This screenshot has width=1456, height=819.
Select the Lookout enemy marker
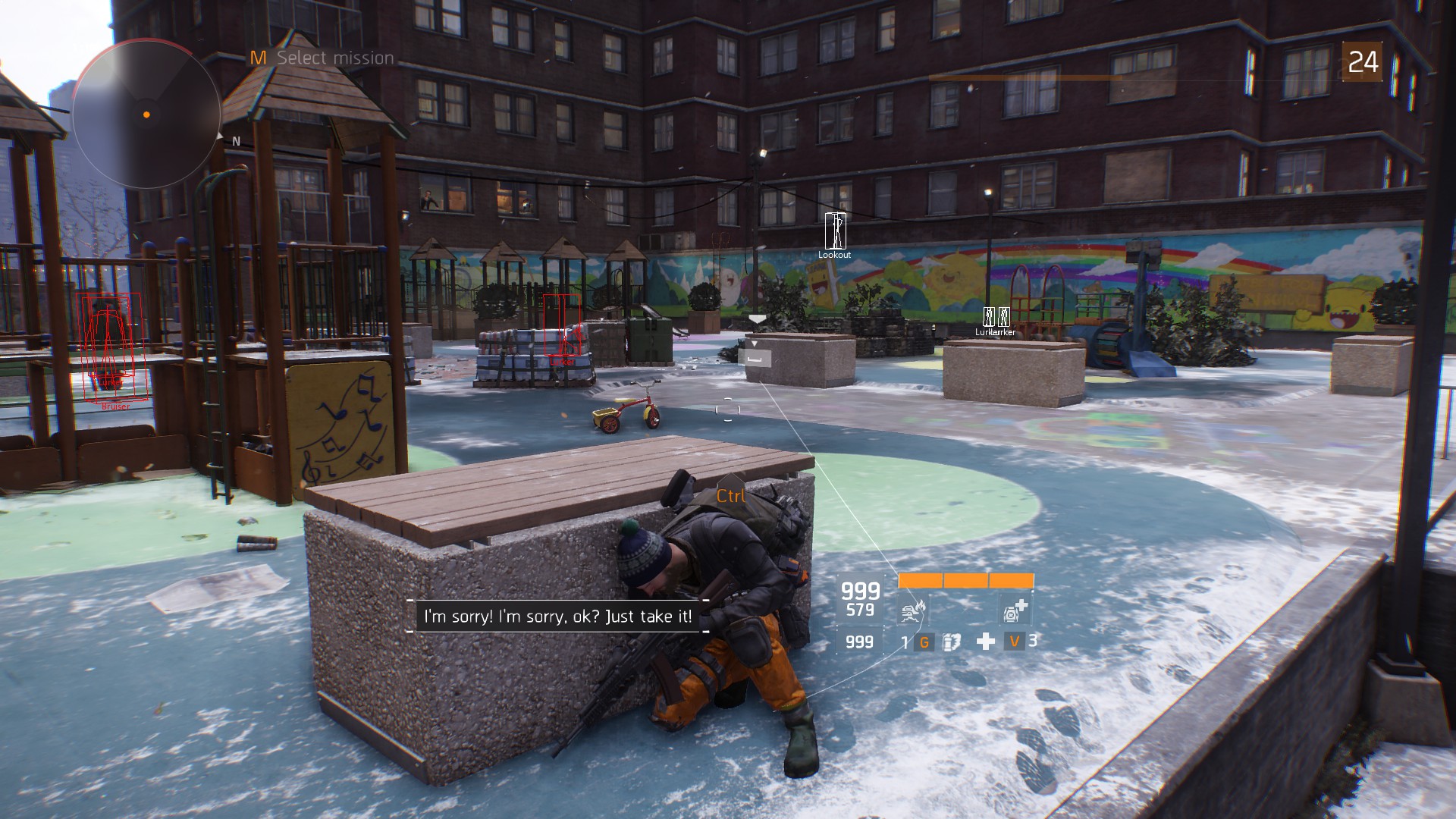point(835,231)
